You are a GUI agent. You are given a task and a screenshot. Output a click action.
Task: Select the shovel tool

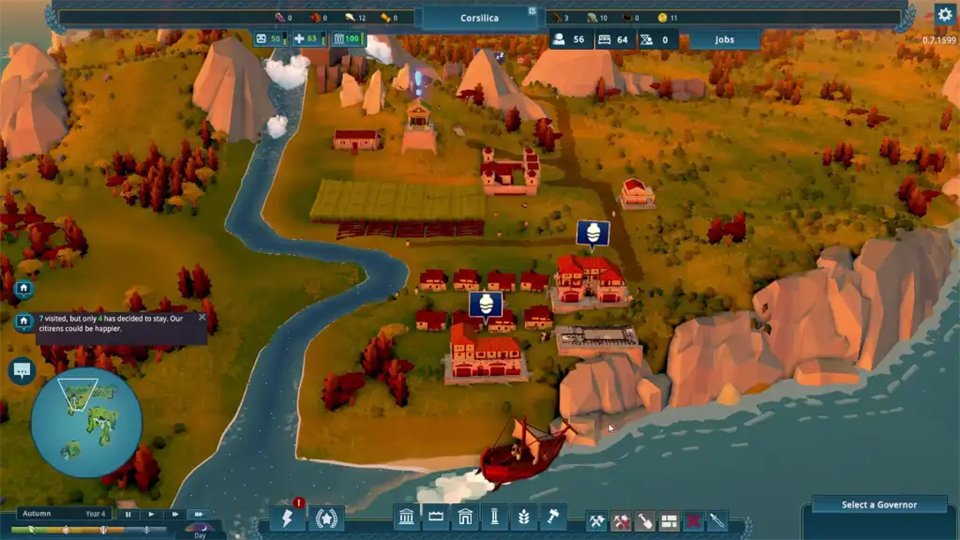point(645,521)
